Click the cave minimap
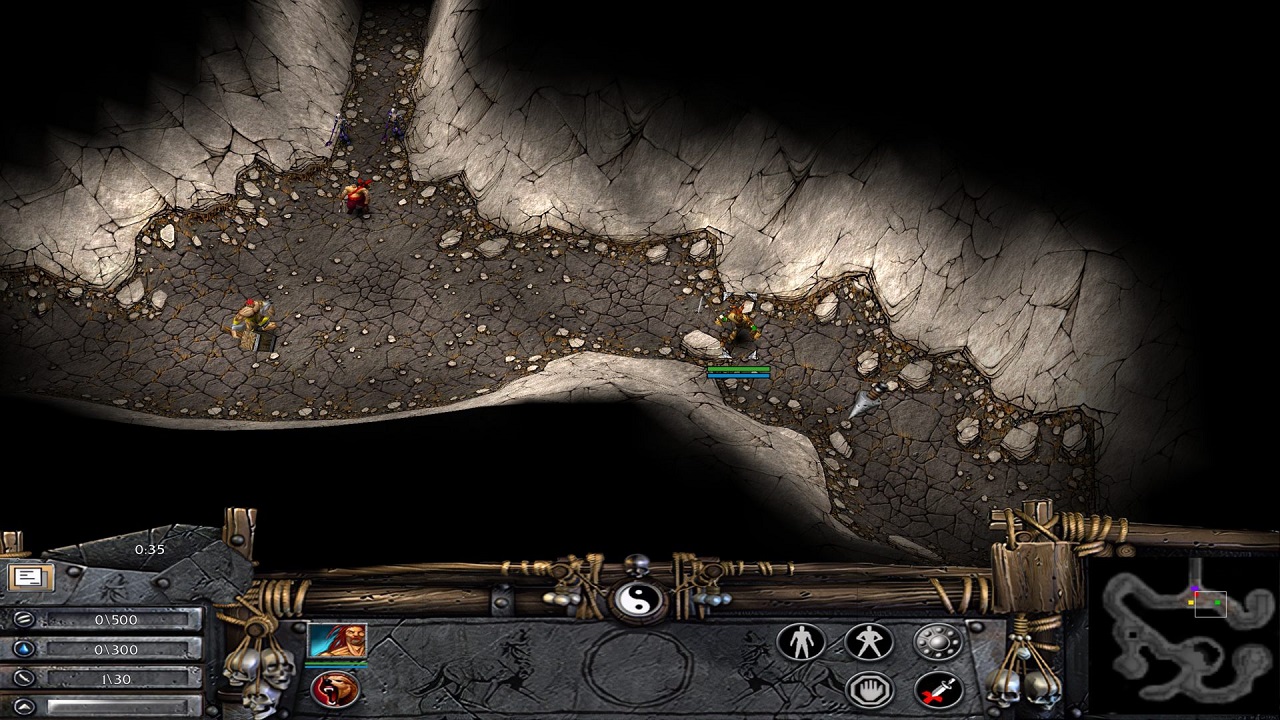 click(x=1184, y=636)
